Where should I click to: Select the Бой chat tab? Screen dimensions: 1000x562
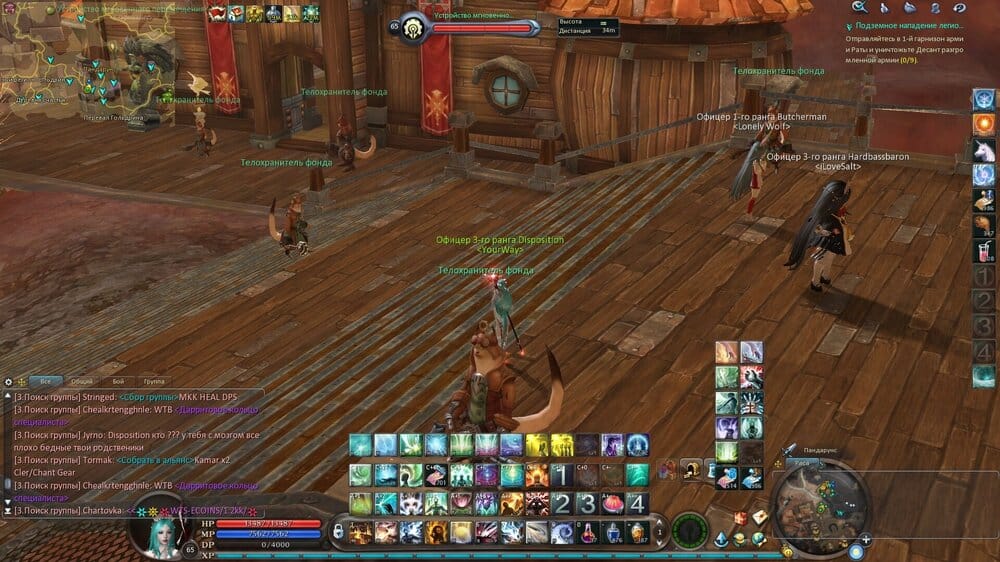click(x=118, y=381)
